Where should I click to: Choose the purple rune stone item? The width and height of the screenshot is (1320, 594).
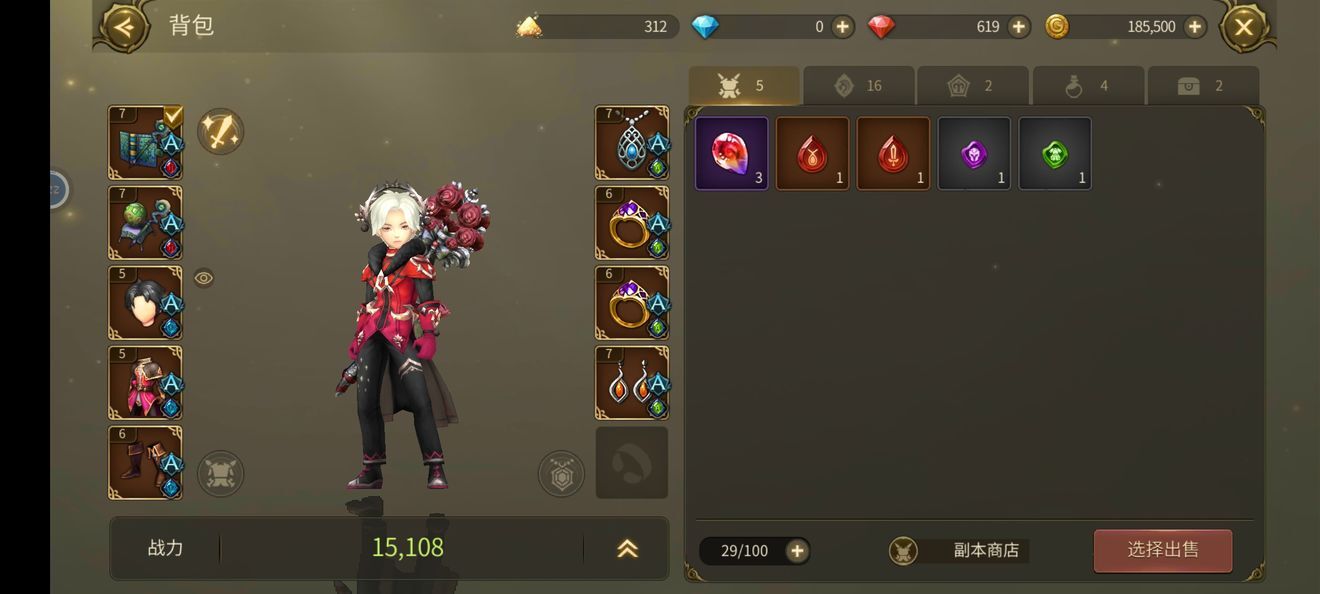(x=974, y=153)
